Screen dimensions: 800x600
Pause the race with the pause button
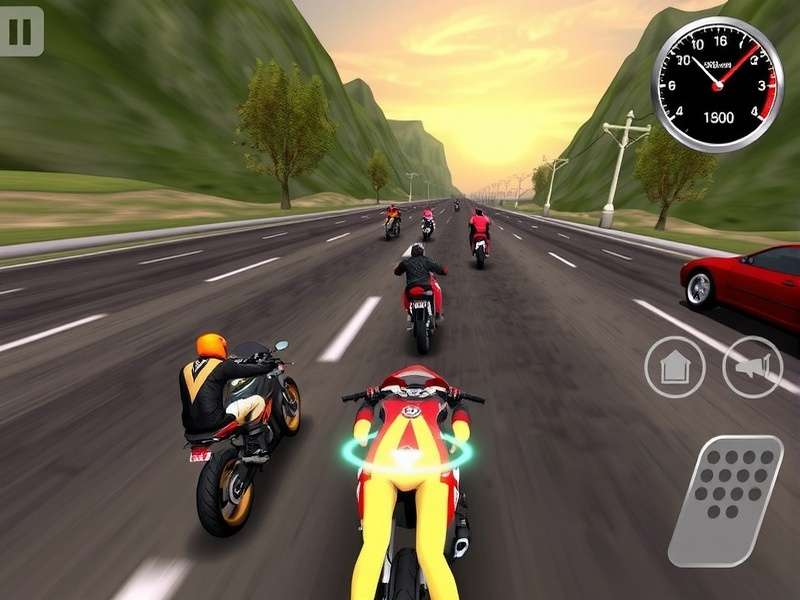21,31
